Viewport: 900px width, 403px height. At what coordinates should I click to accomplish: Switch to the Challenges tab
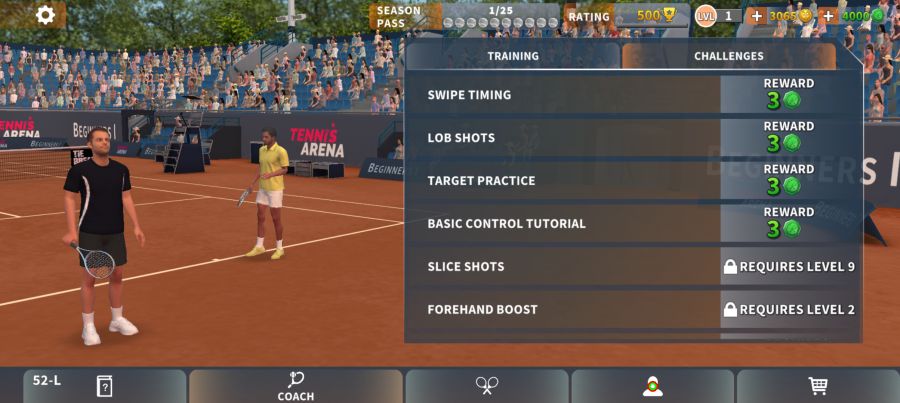pos(728,56)
